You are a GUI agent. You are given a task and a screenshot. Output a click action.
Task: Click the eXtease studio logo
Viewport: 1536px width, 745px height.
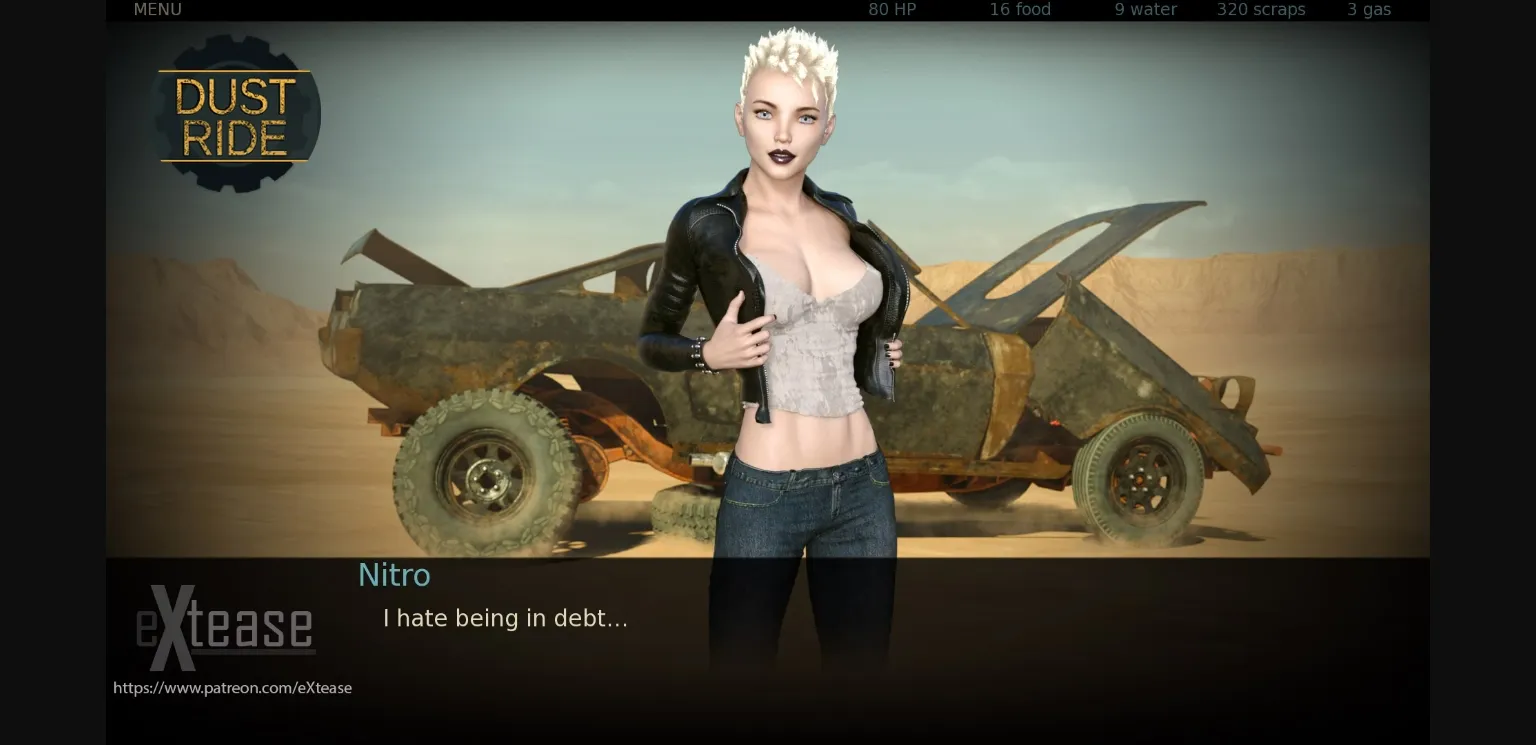coord(225,630)
